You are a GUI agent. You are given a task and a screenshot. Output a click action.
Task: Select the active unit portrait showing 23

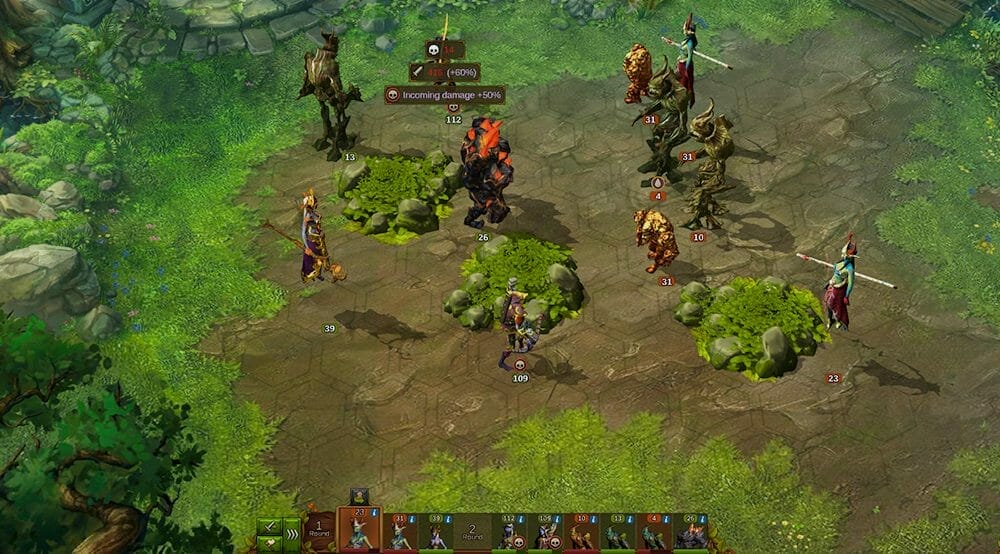click(x=358, y=530)
